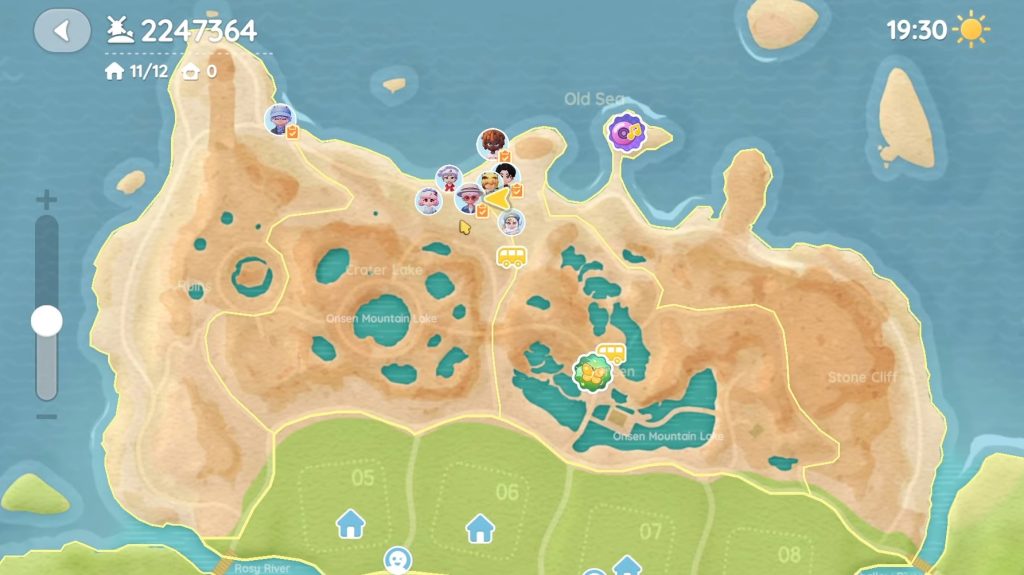Select the curly red-haired resident portrait

[x=491, y=144]
